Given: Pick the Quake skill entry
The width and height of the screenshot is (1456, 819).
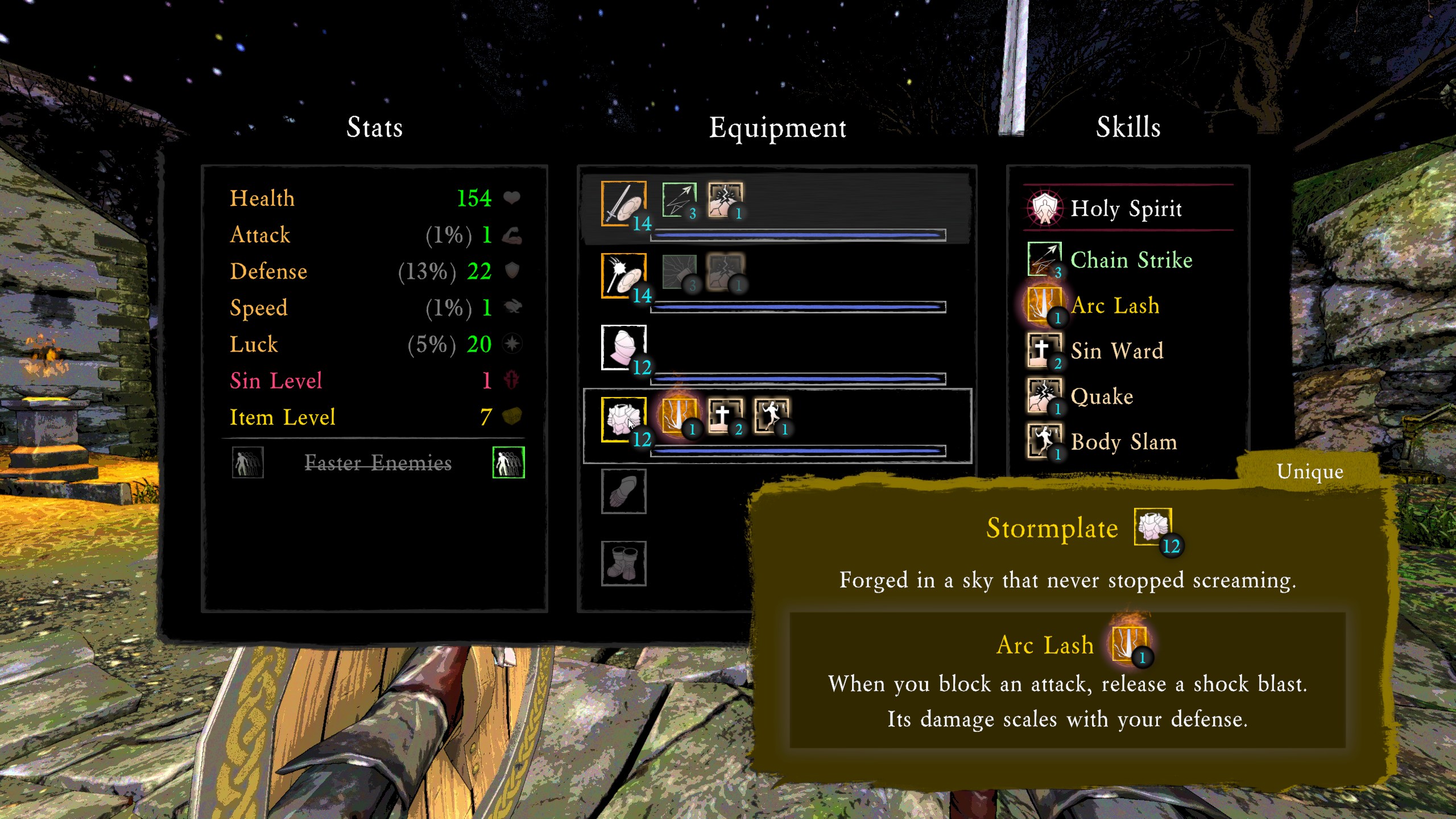Looking at the screenshot, I should [x=1102, y=396].
